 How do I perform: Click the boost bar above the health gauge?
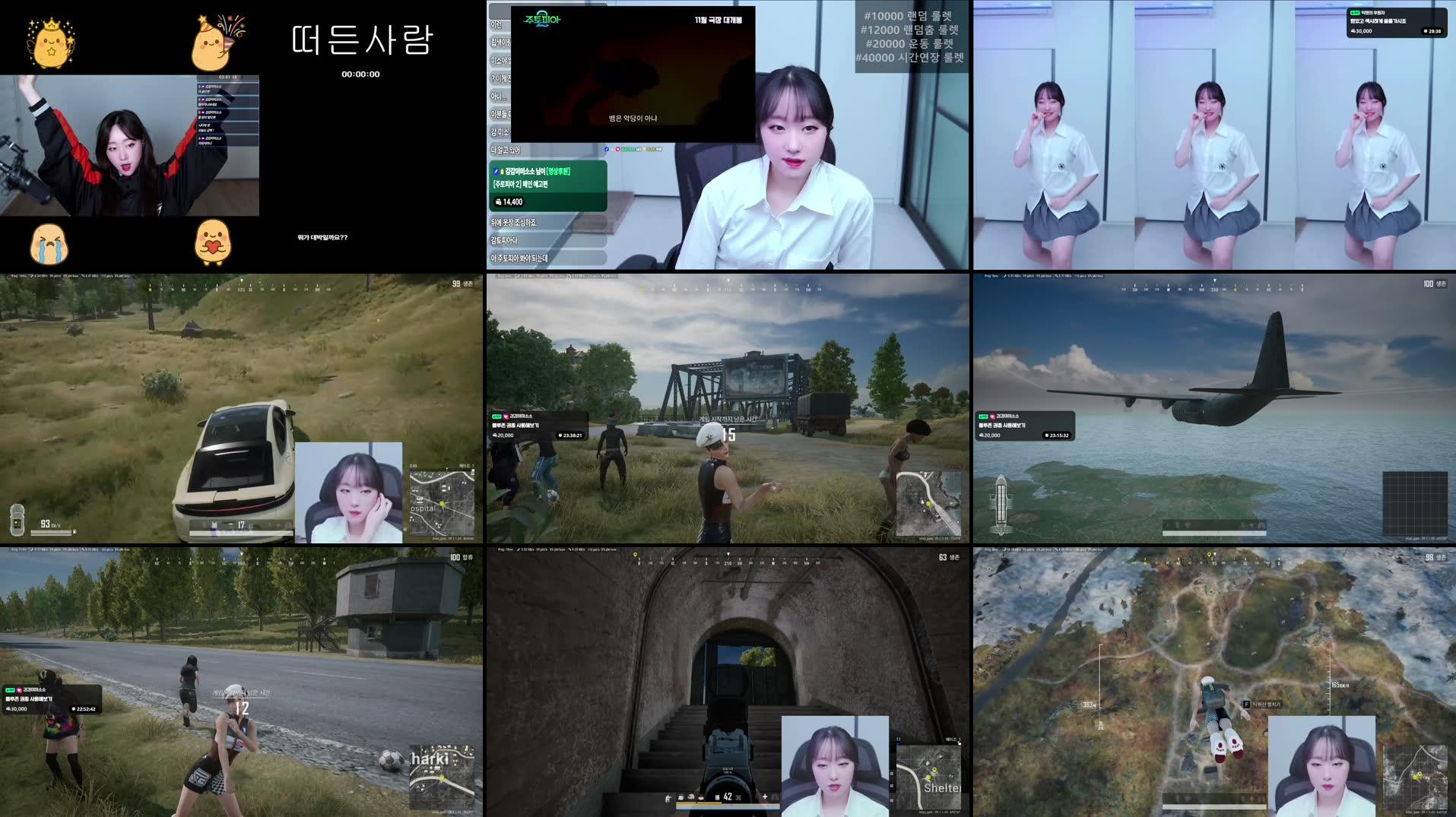click(x=699, y=803)
